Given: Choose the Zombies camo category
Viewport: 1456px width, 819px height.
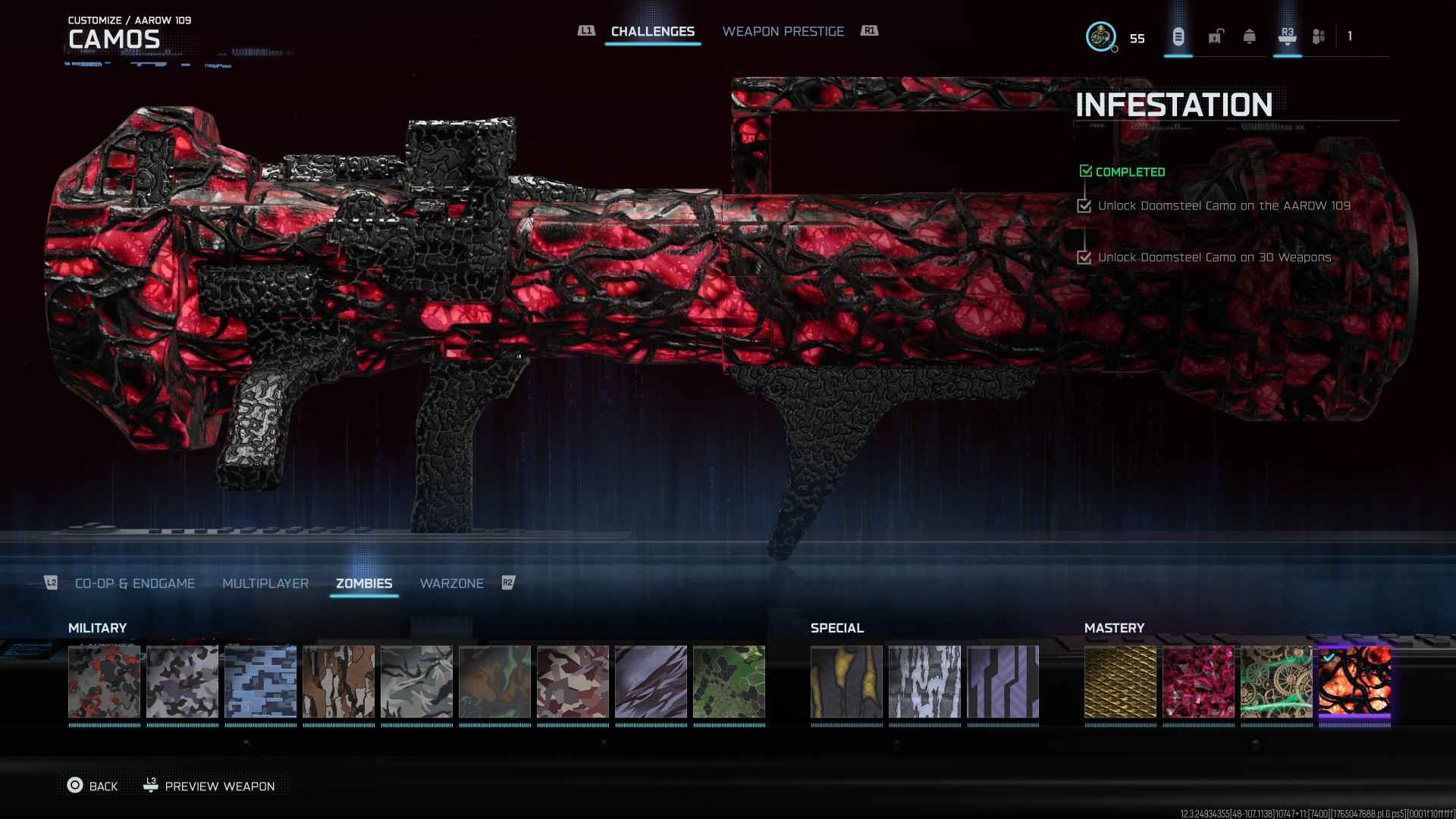Looking at the screenshot, I should (x=364, y=583).
